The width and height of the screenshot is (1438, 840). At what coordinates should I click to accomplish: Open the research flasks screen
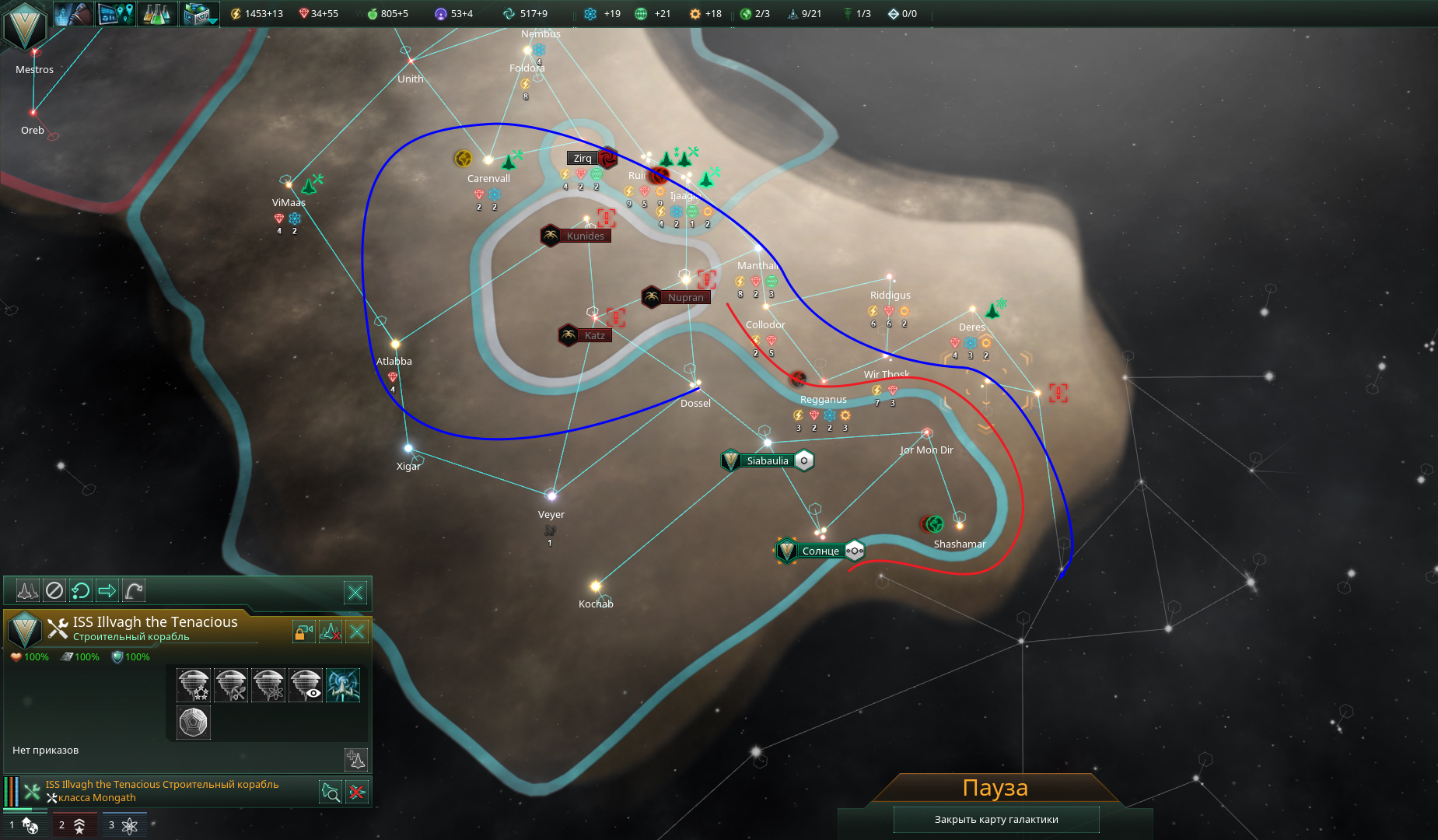(157, 13)
